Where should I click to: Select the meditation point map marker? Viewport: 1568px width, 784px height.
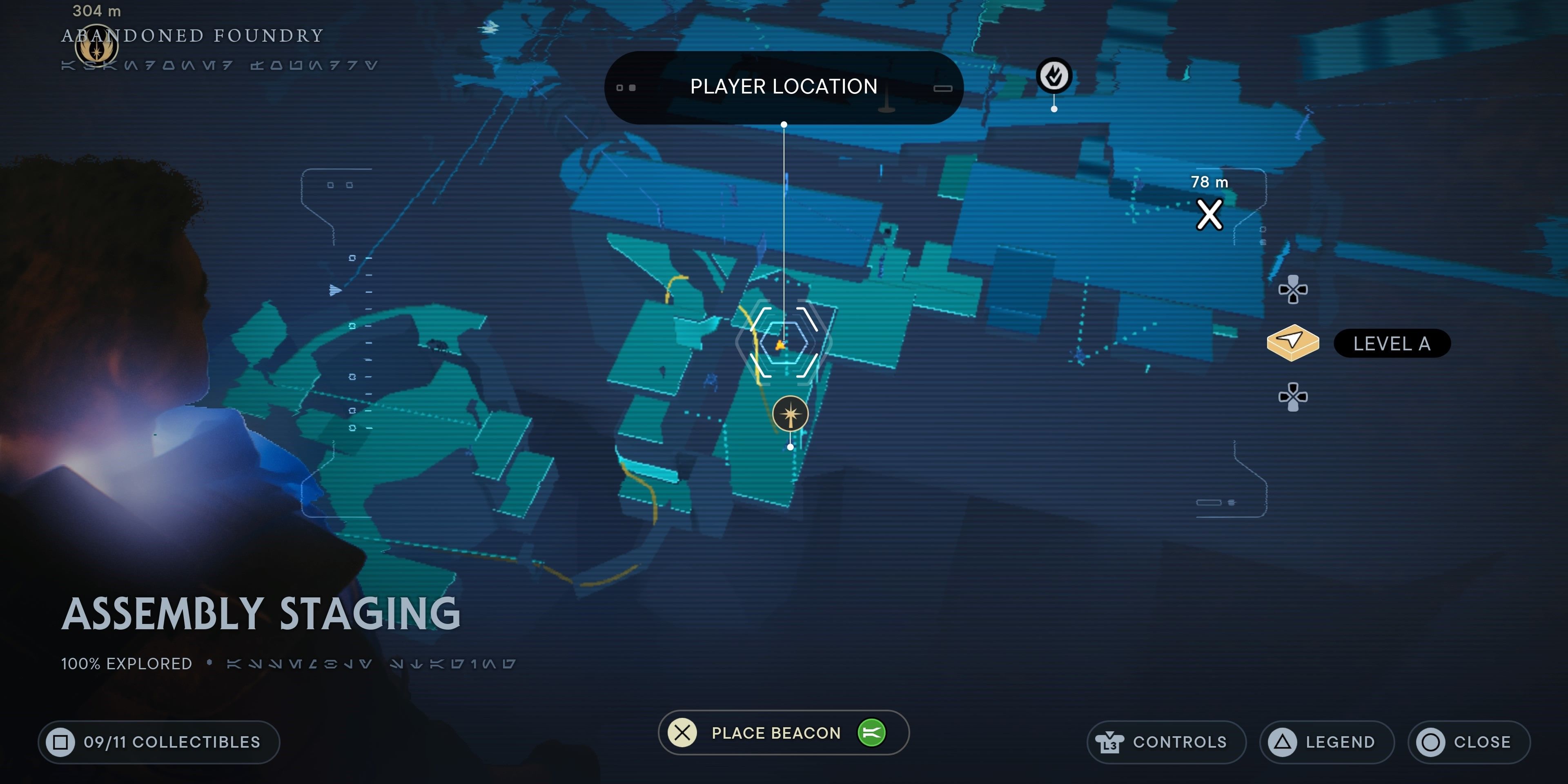point(790,414)
